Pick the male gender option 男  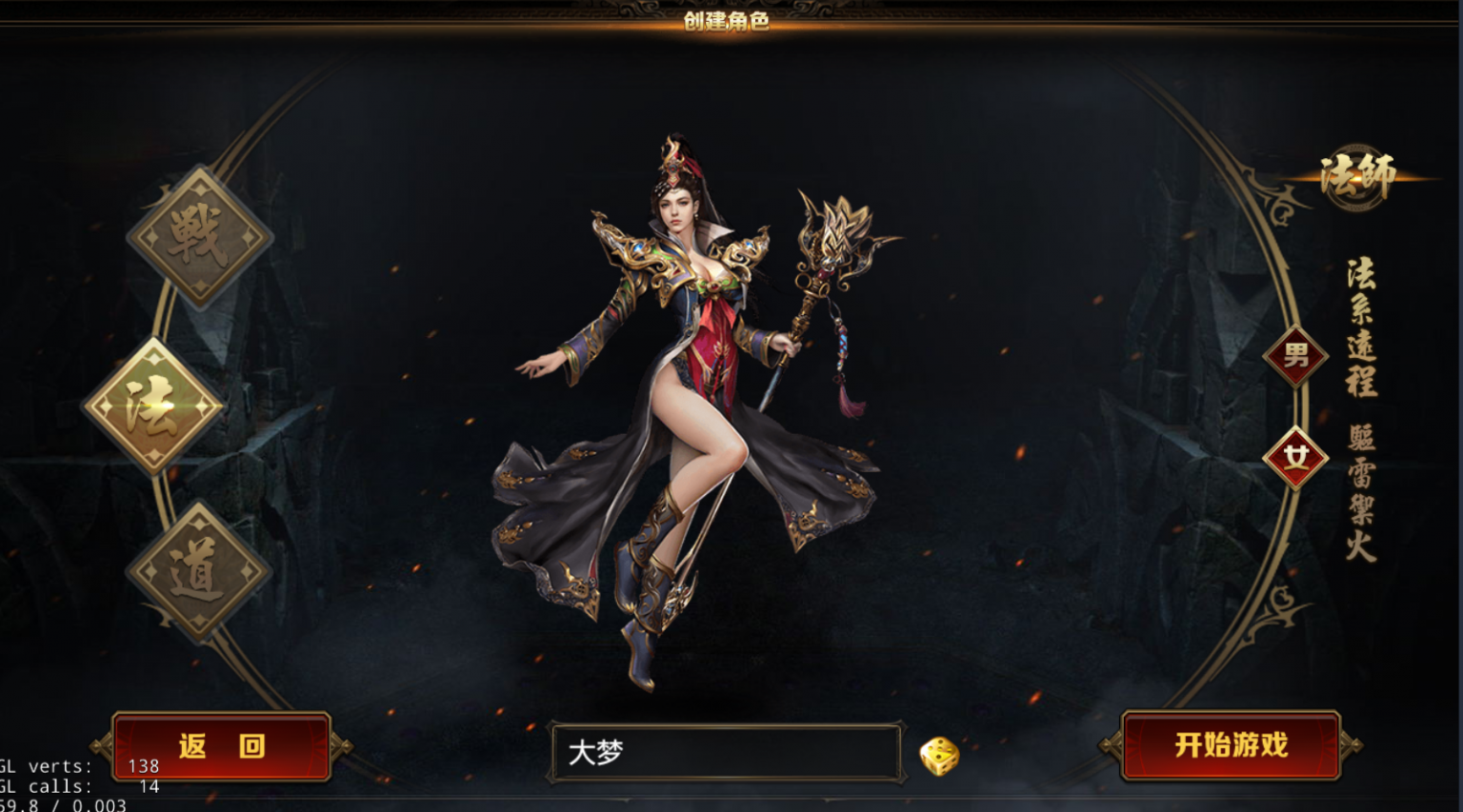click(x=1295, y=356)
